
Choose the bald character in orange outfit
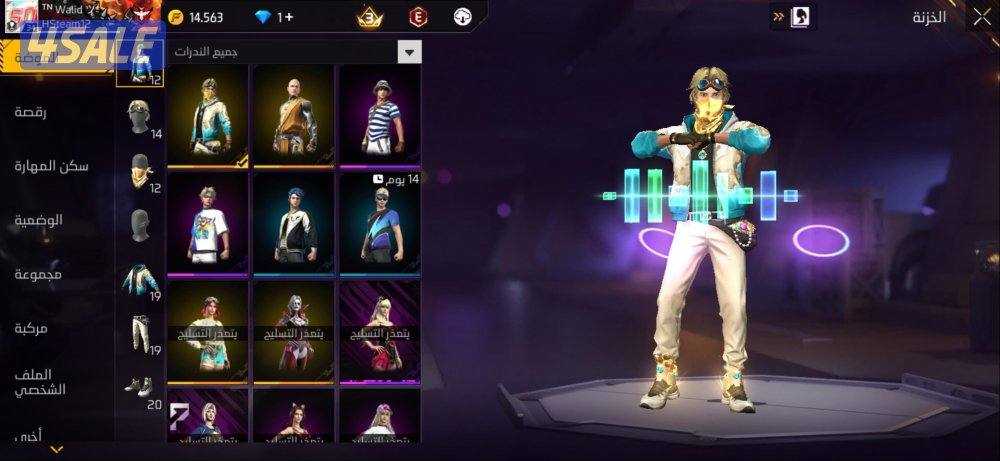[x=294, y=117]
